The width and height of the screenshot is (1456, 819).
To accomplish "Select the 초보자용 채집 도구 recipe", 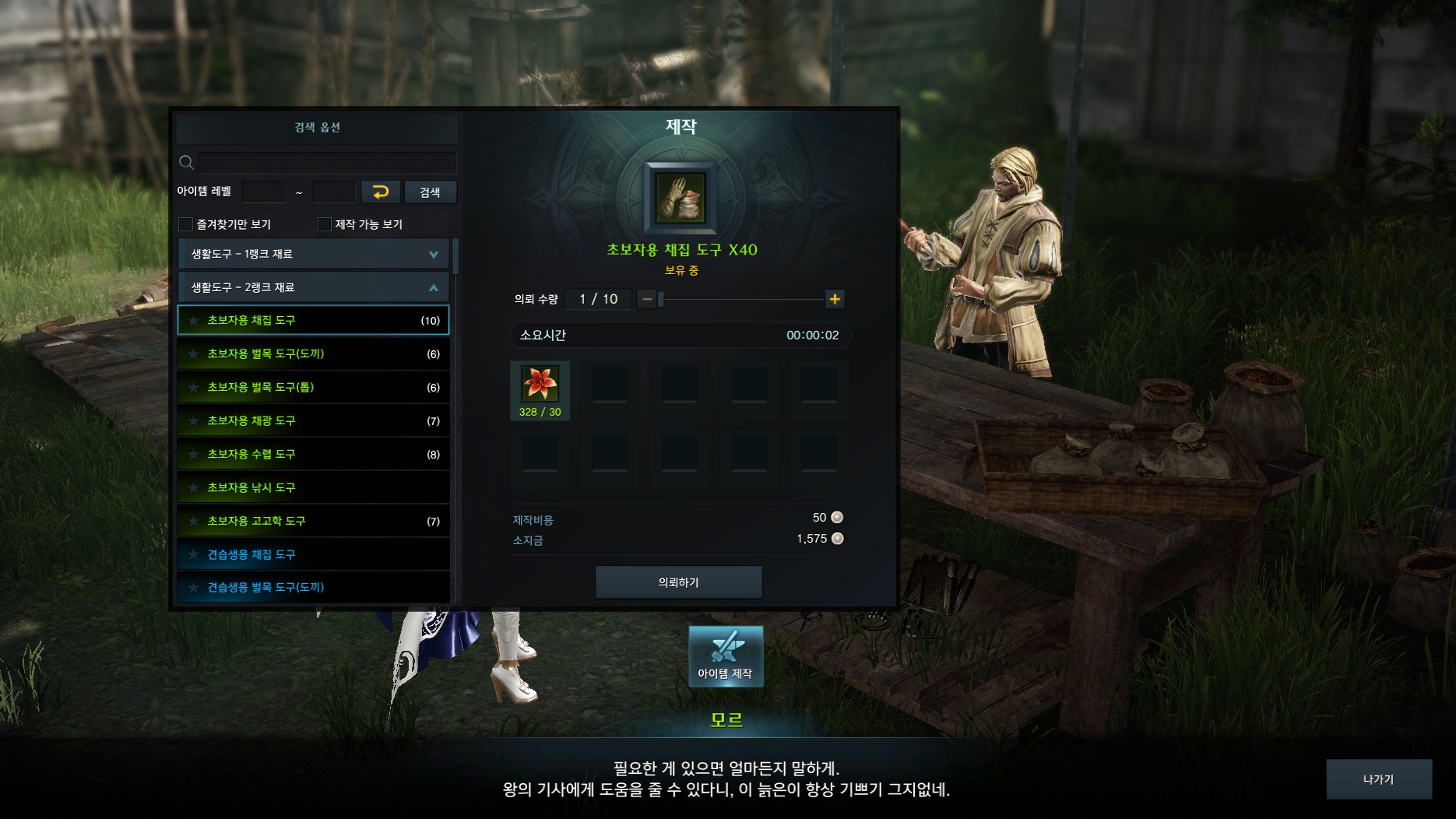I will click(x=314, y=320).
